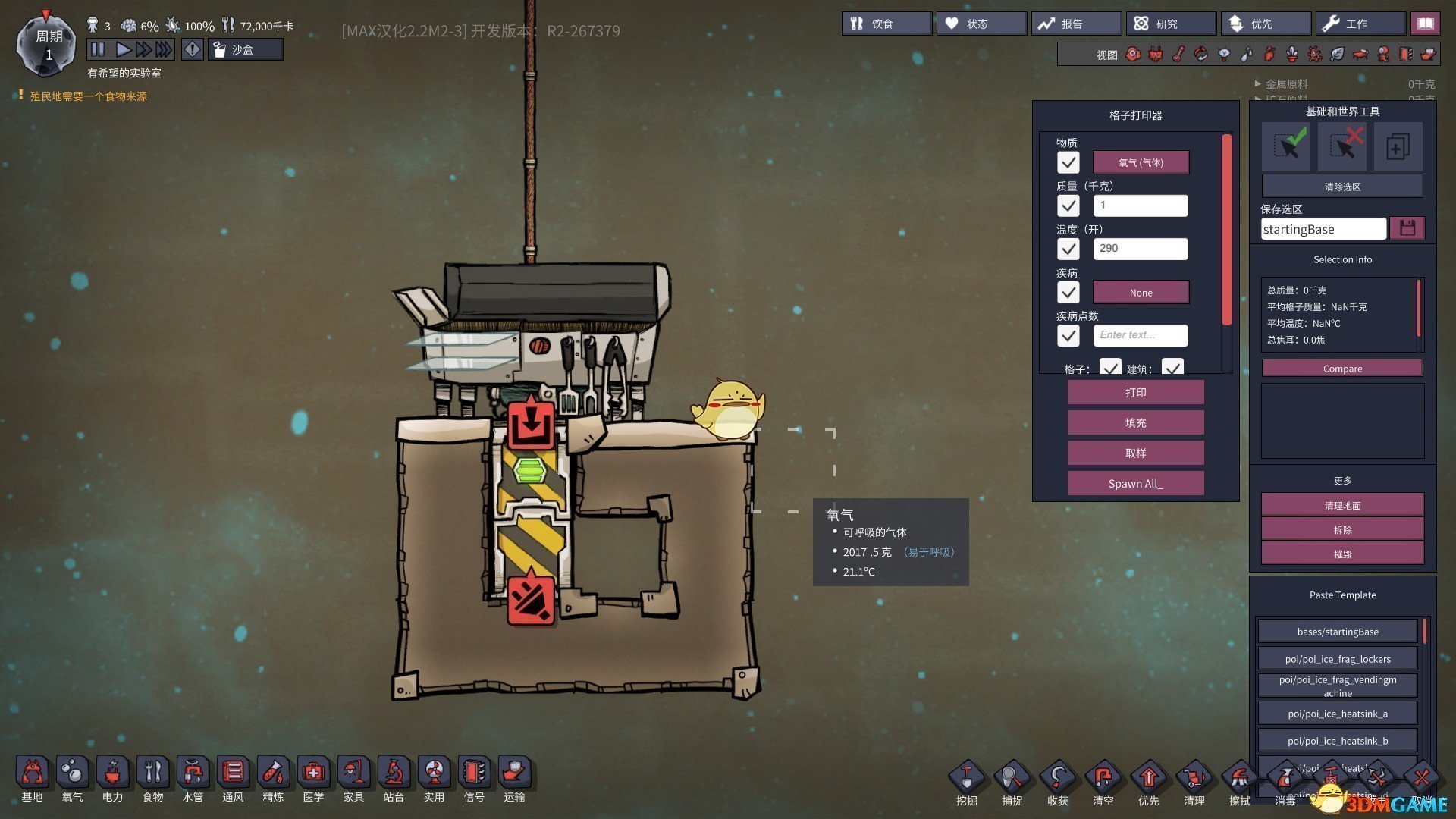Viewport: 1456px width, 819px height.
Task: Save the startingBase selection with disk icon
Action: [1407, 228]
